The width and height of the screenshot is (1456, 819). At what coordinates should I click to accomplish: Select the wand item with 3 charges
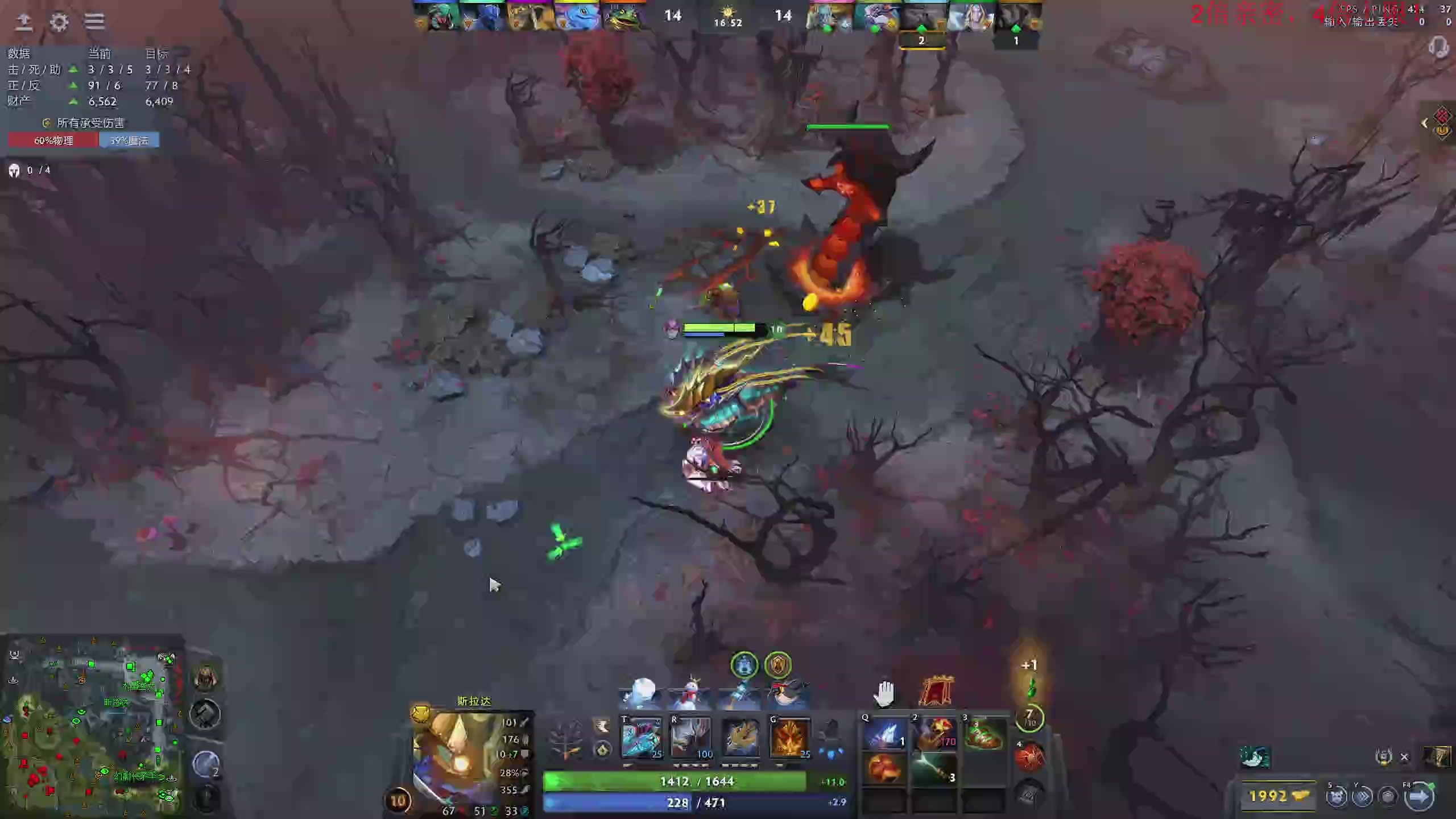[x=934, y=769]
